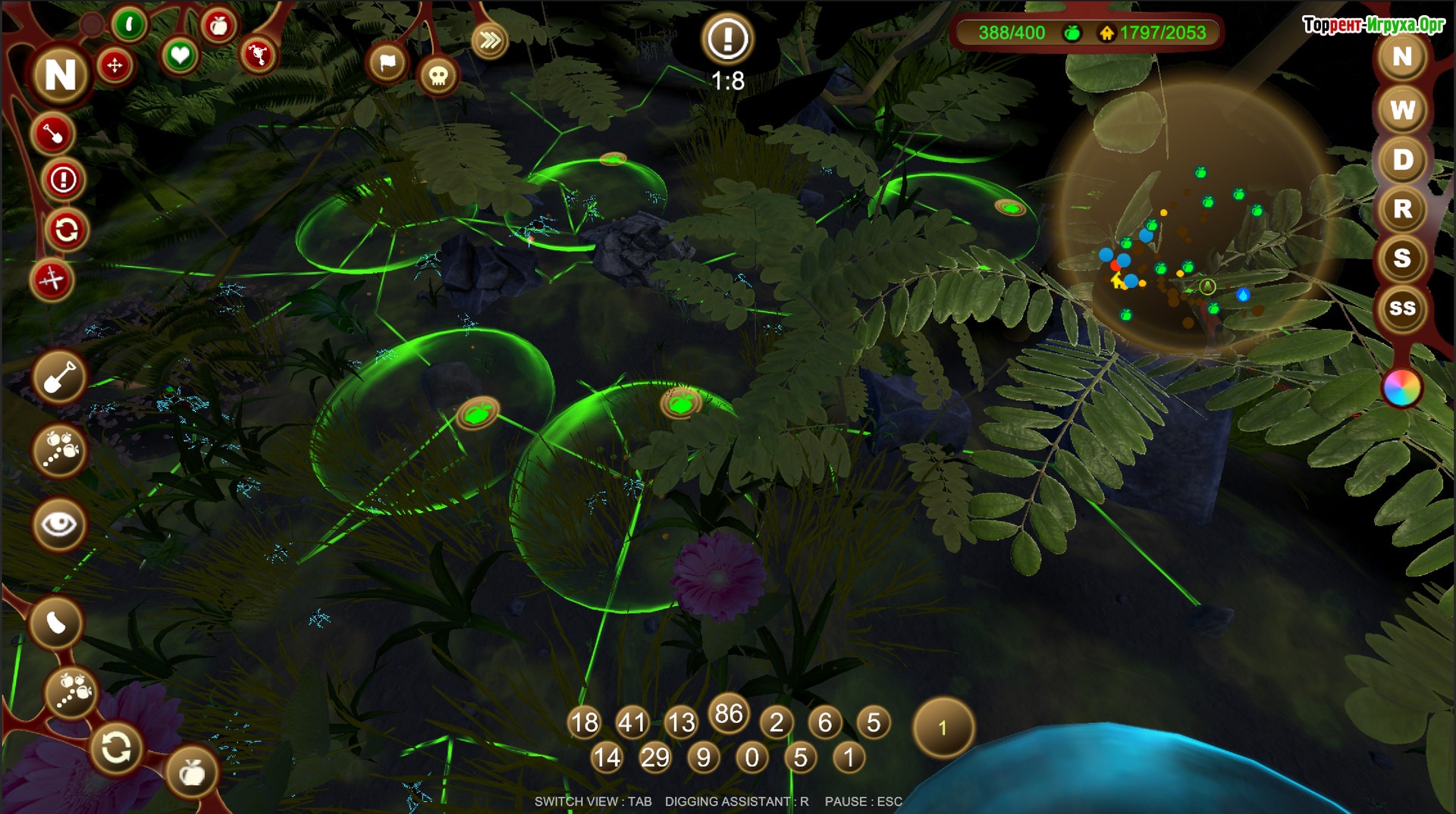
Task: Activate the fast-forward double arrow button
Action: point(489,40)
